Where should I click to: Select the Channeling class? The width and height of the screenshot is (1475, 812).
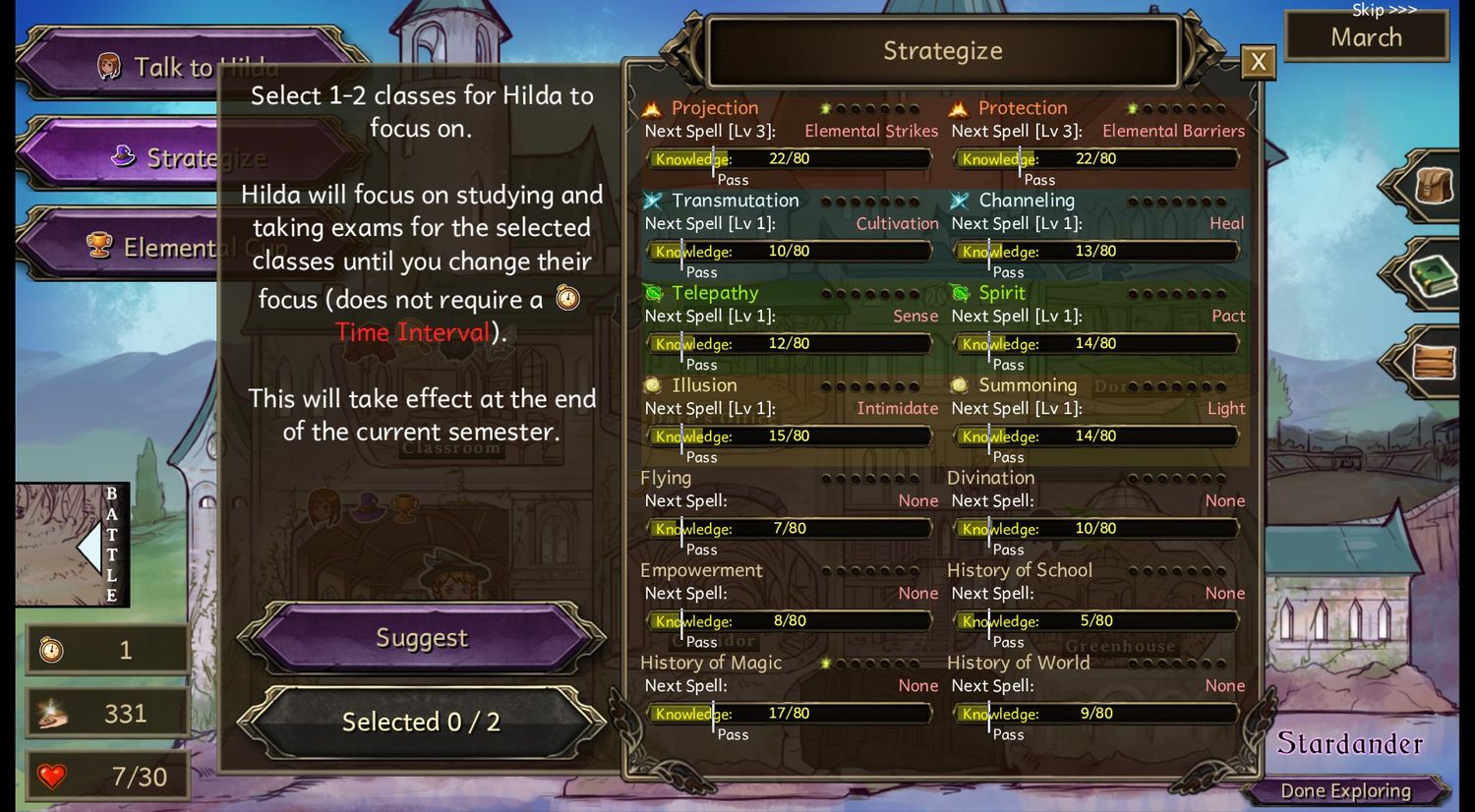(1026, 201)
